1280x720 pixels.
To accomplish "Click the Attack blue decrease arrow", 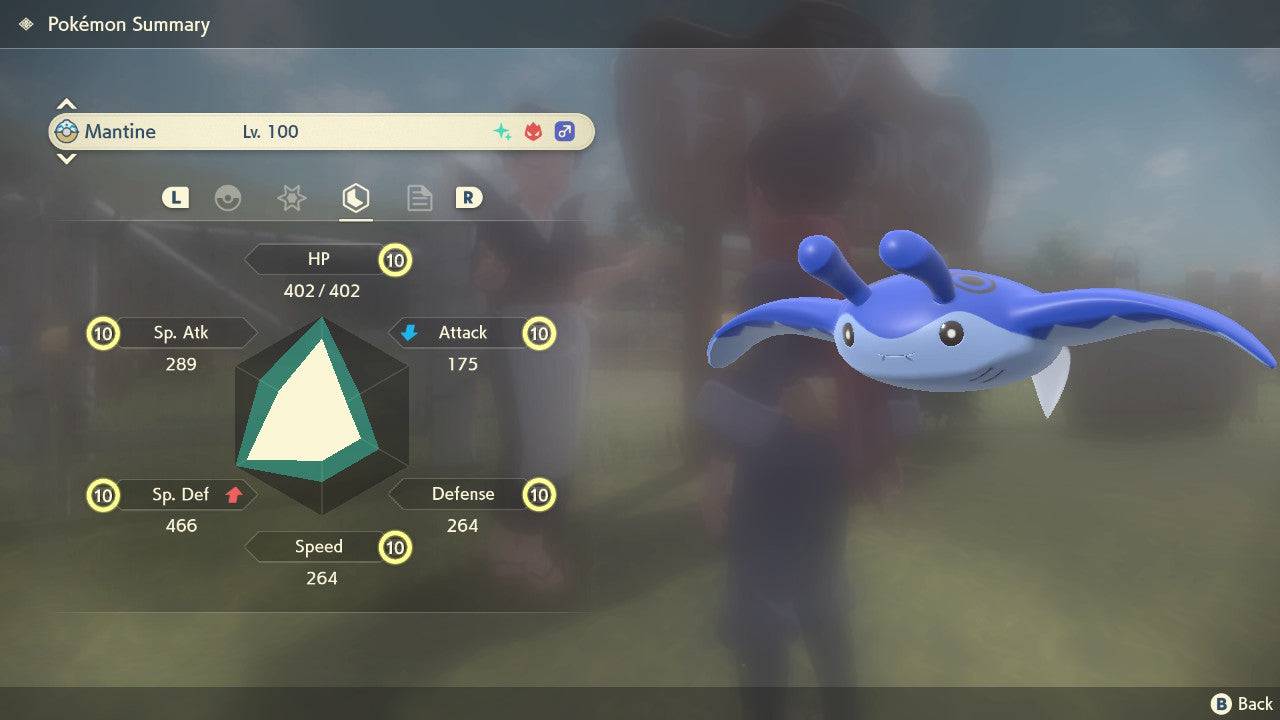I will point(411,332).
